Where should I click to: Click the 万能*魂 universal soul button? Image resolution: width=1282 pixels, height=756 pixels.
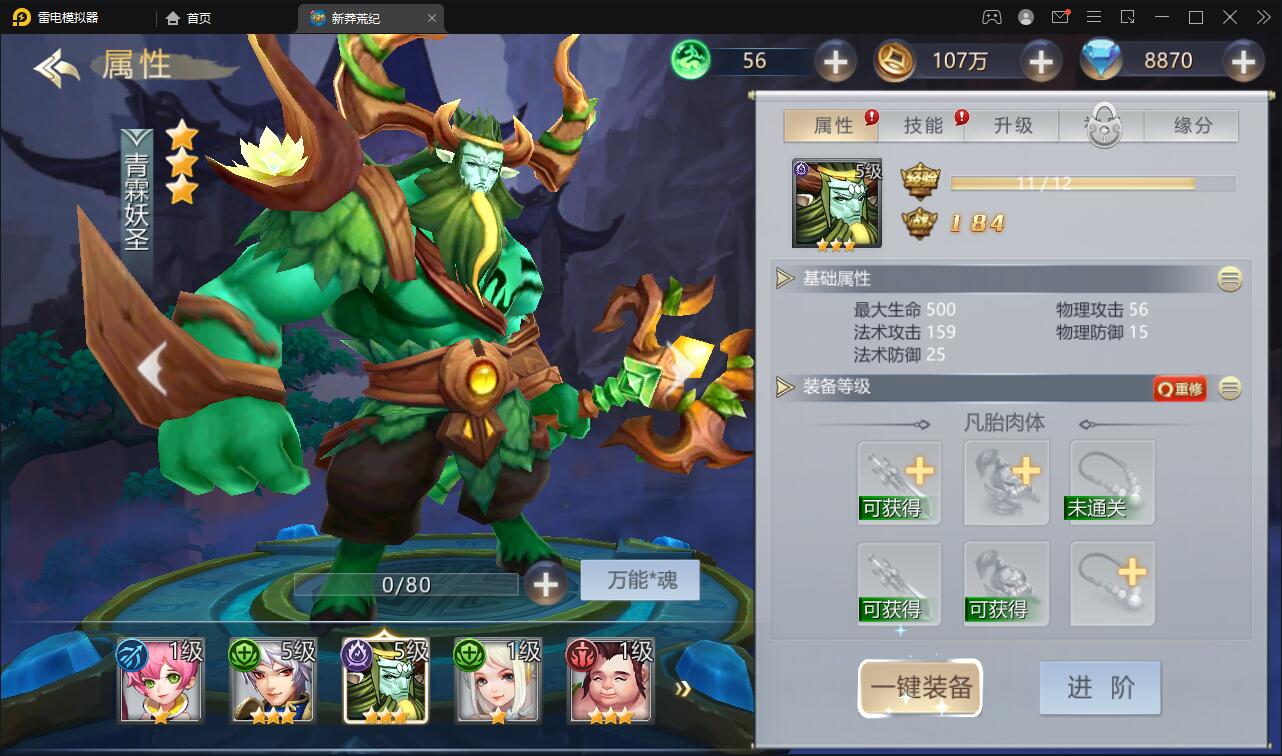pyautogui.click(x=638, y=581)
